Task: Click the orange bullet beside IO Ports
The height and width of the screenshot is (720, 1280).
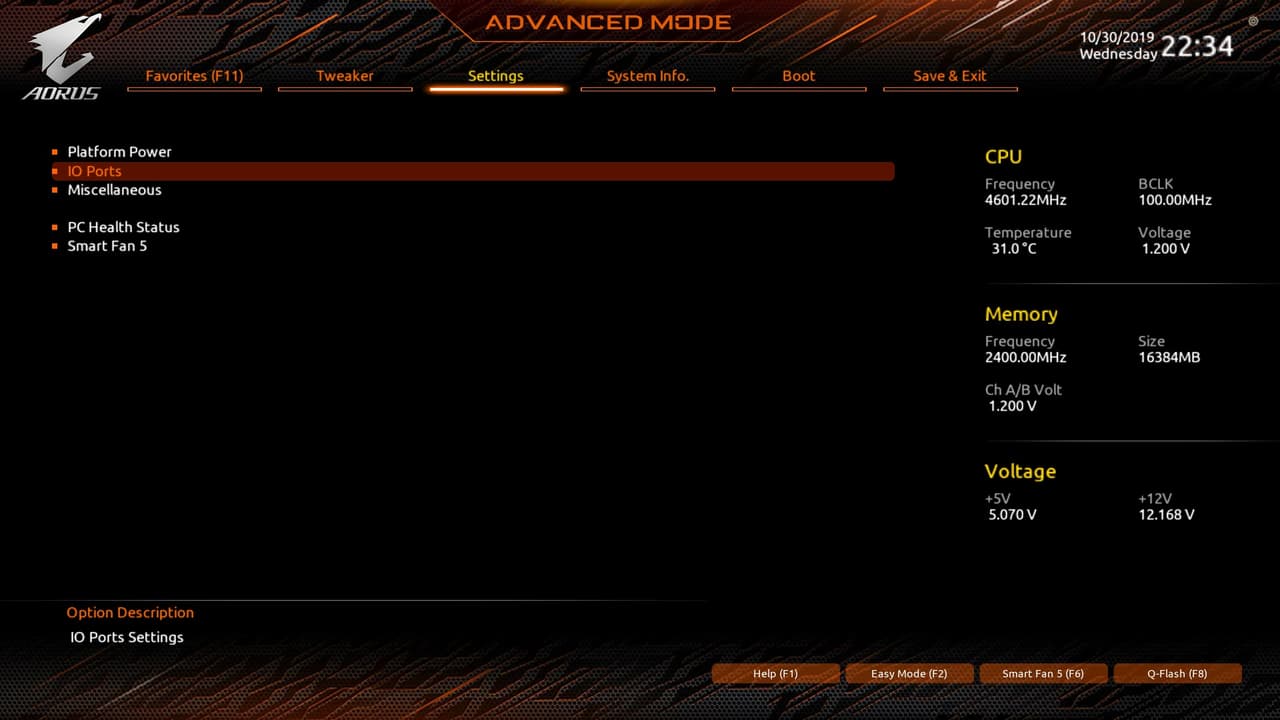Action: point(55,171)
